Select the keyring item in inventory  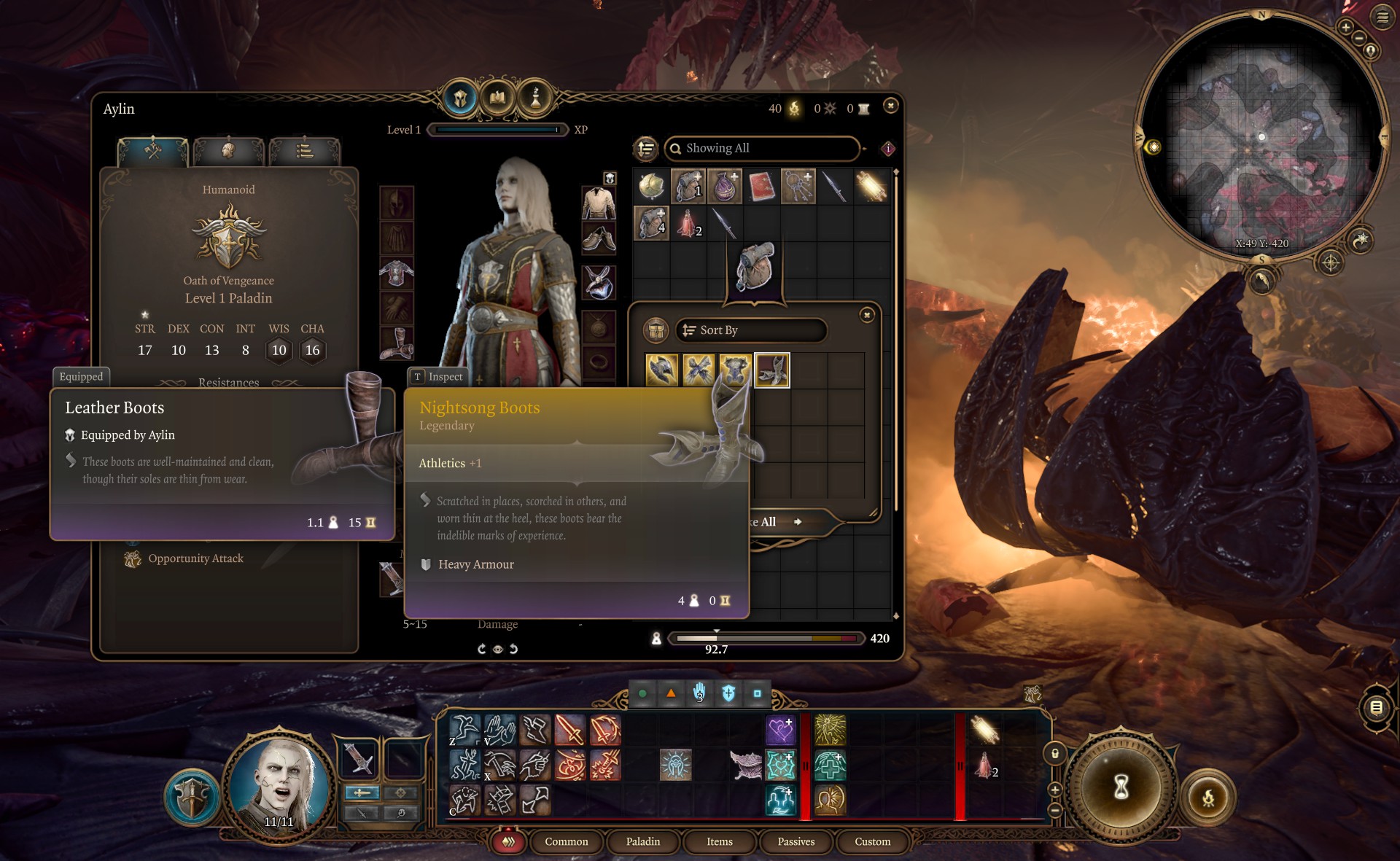tap(798, 187)
